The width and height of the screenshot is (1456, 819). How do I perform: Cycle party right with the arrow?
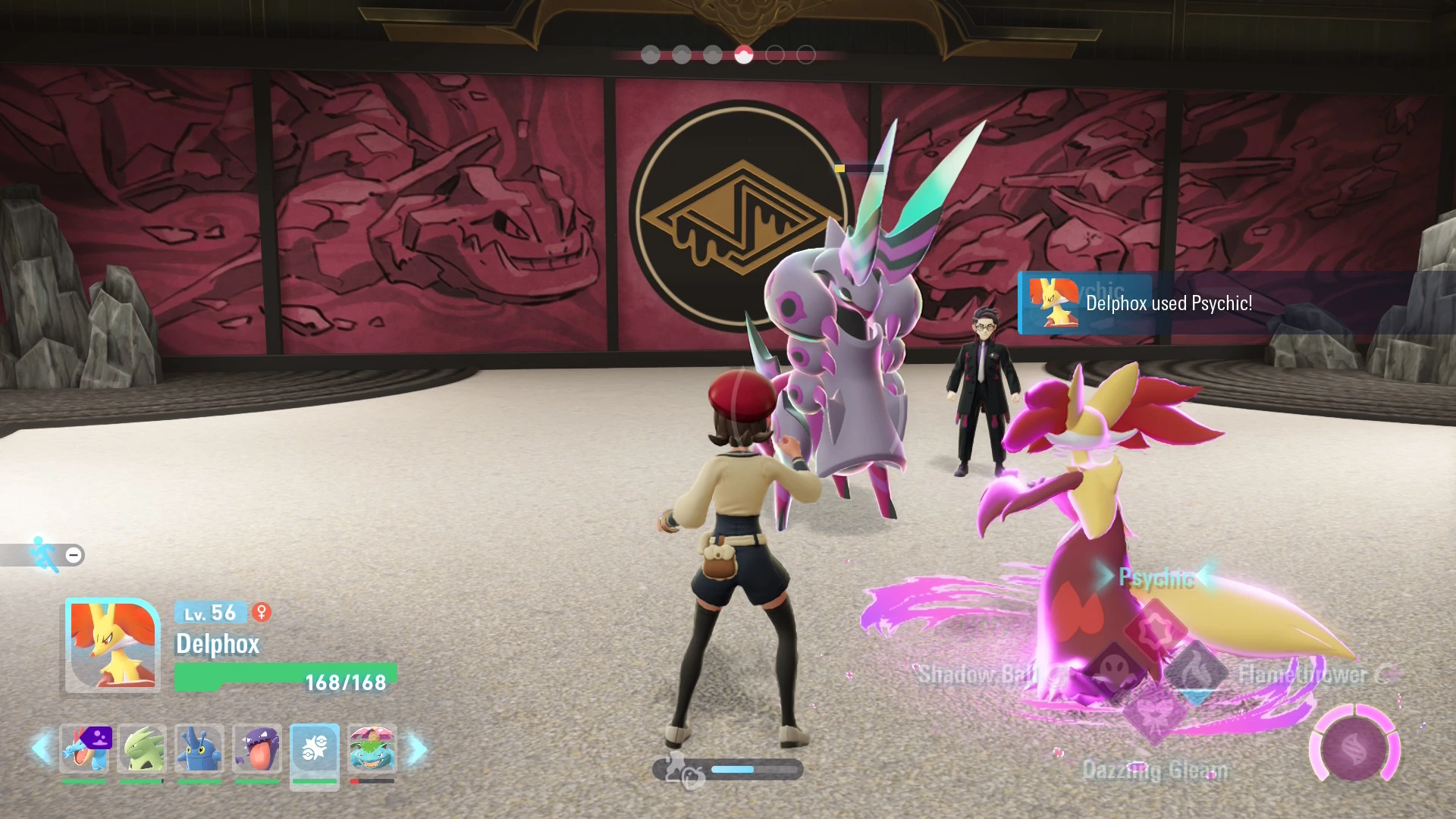coord(417,749)
